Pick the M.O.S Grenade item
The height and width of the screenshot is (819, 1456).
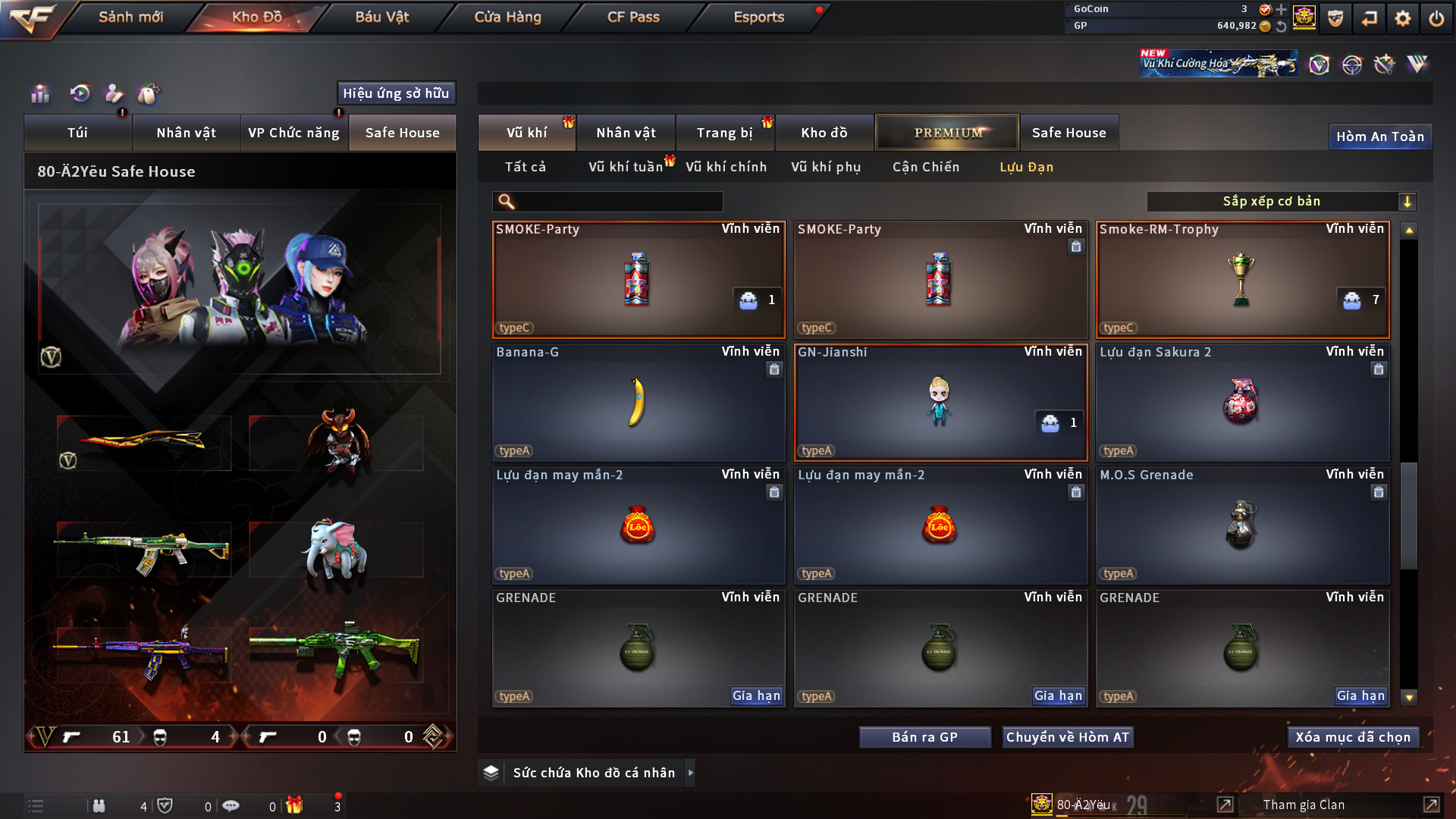coord(1241,525)
